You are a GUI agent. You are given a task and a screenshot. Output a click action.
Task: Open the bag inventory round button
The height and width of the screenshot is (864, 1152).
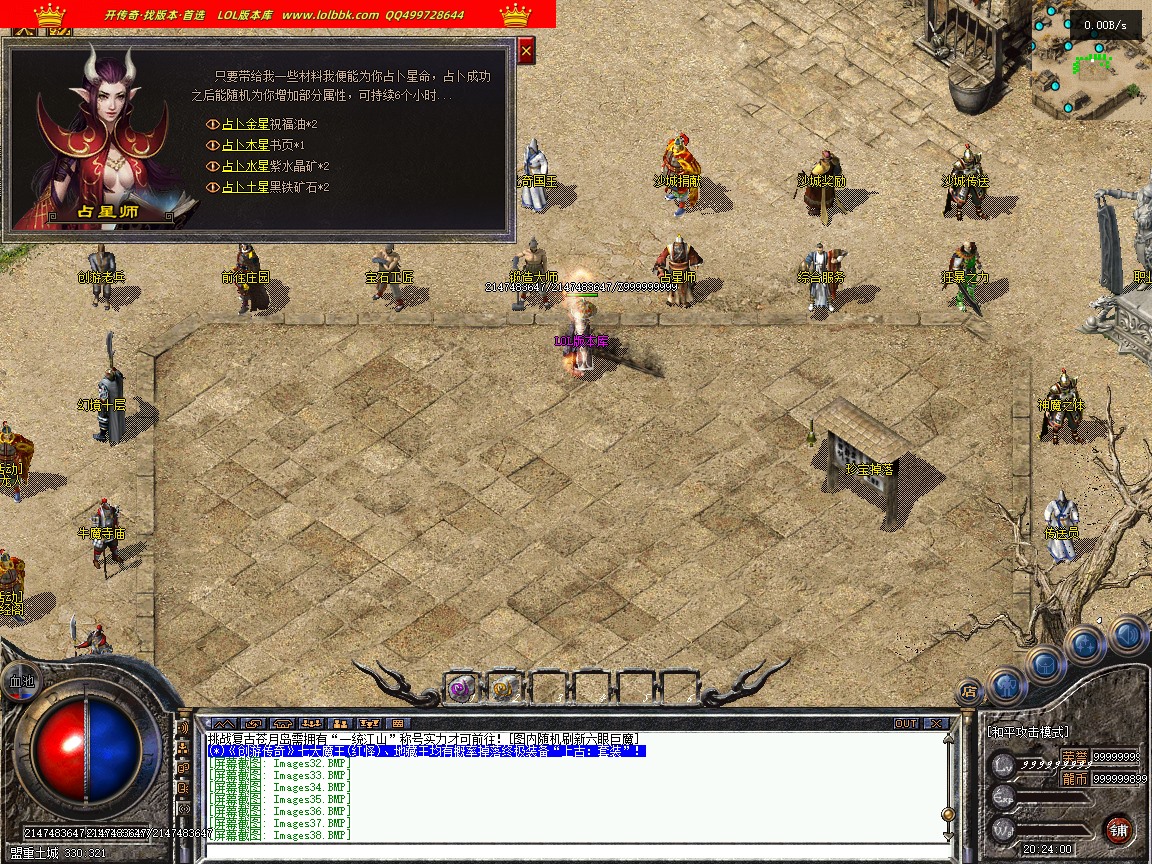pos(1044,664)
